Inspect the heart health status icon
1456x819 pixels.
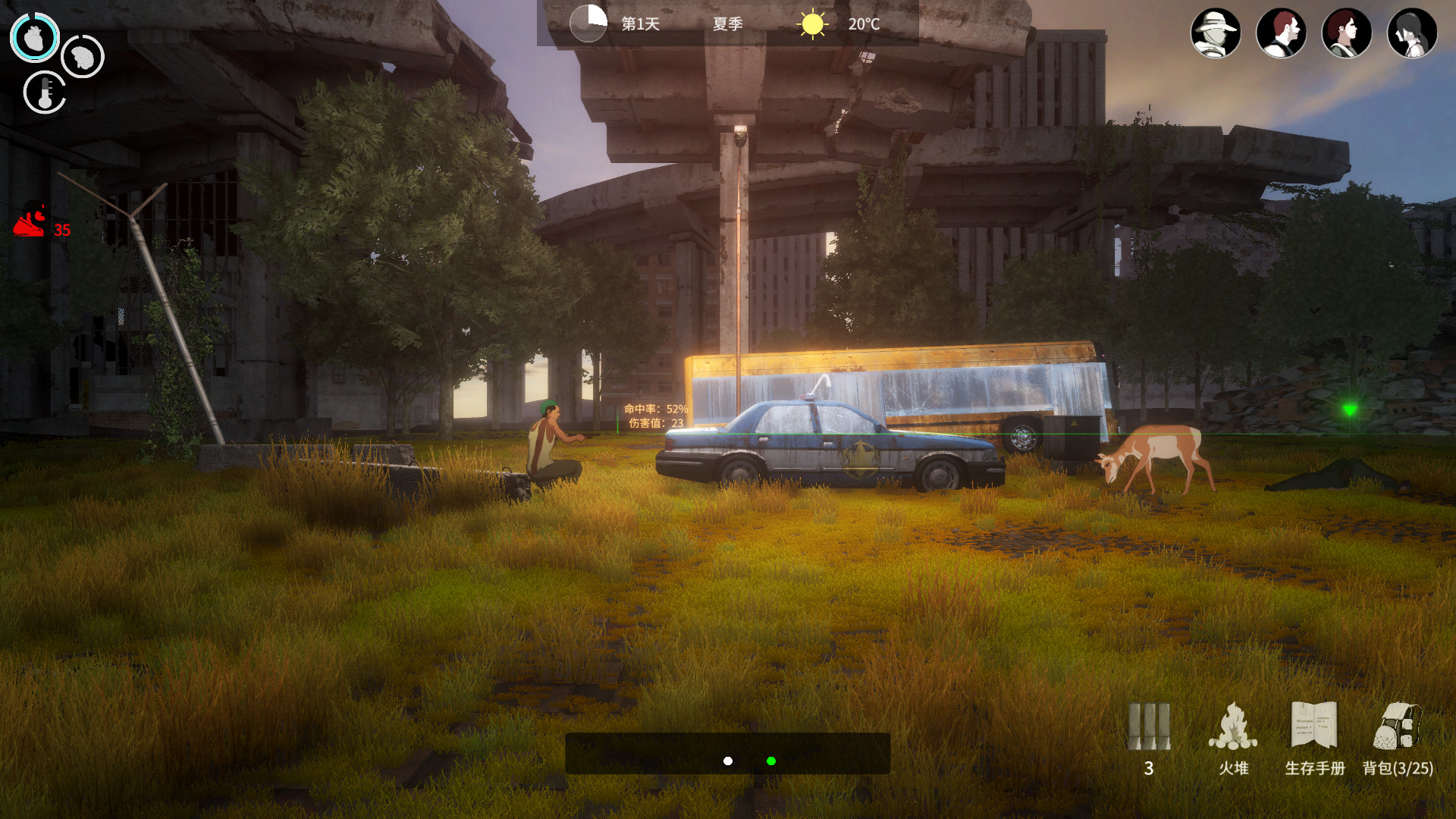tap(35, 37)
